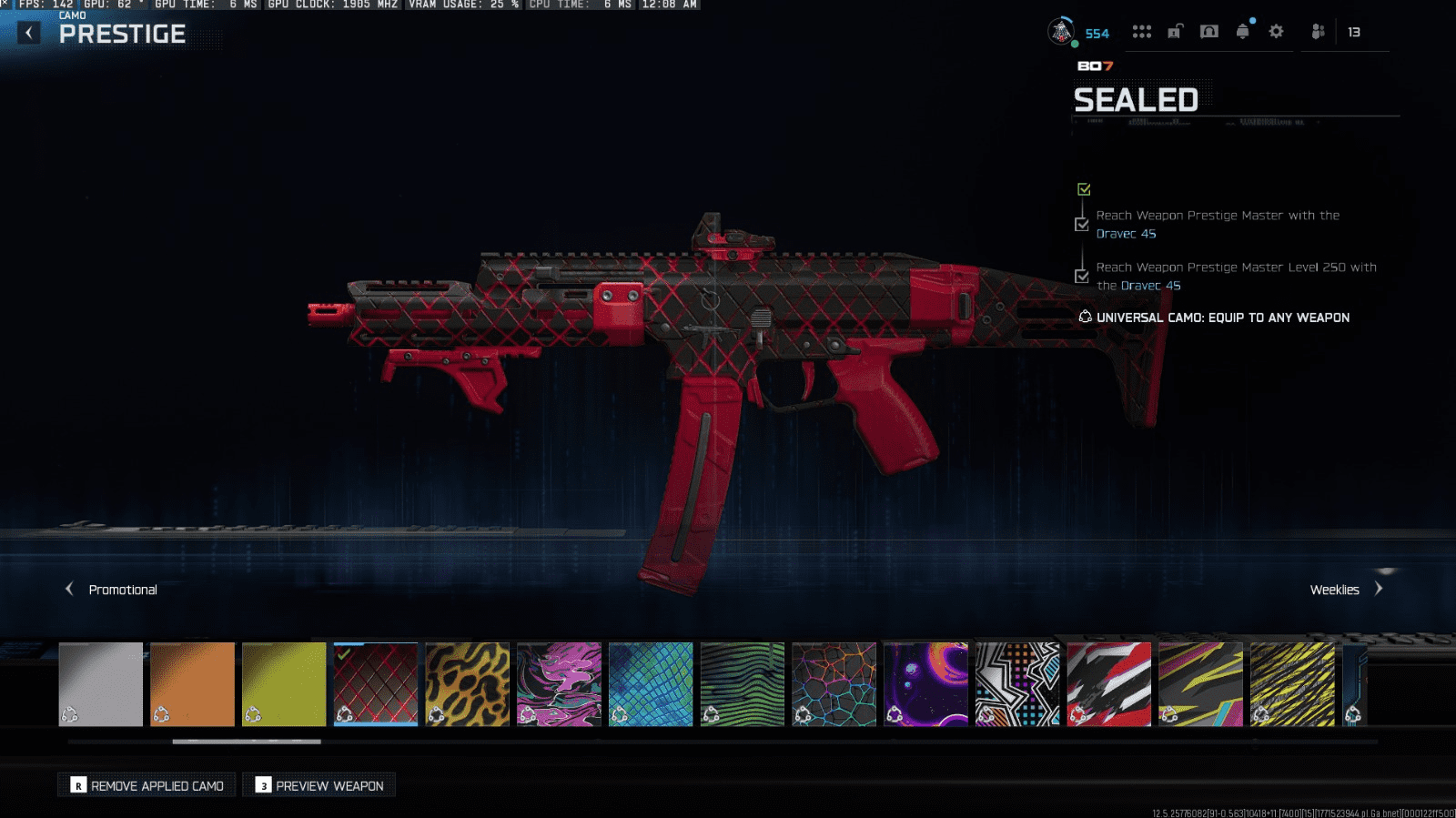This screenshot has width=1456, height=818.
Task: Open the social friends icon
Action: click(x=1318, y=32)
